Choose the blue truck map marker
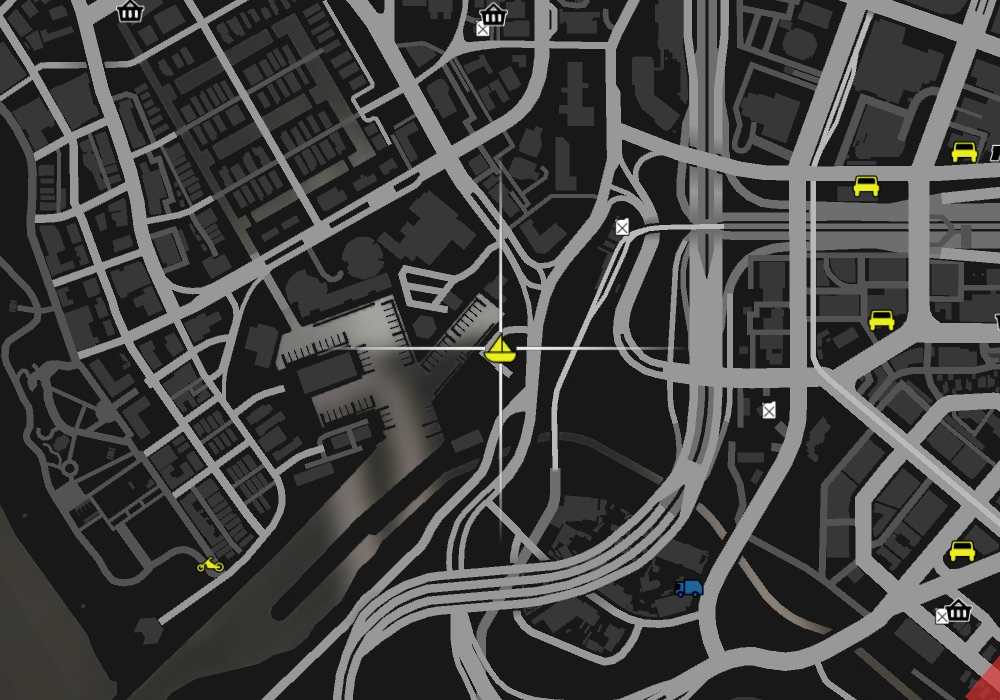Viewport: 1000px width, 700px height. [x=688, y=588]
